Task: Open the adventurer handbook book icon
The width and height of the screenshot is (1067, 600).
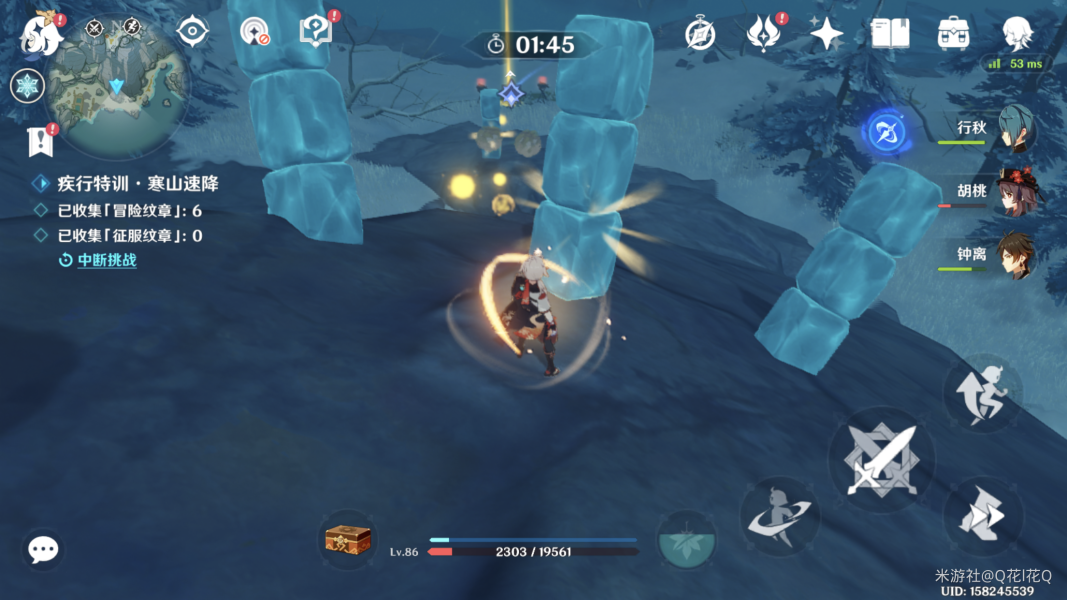Action: pyautogui.click(x=889, y=34)
